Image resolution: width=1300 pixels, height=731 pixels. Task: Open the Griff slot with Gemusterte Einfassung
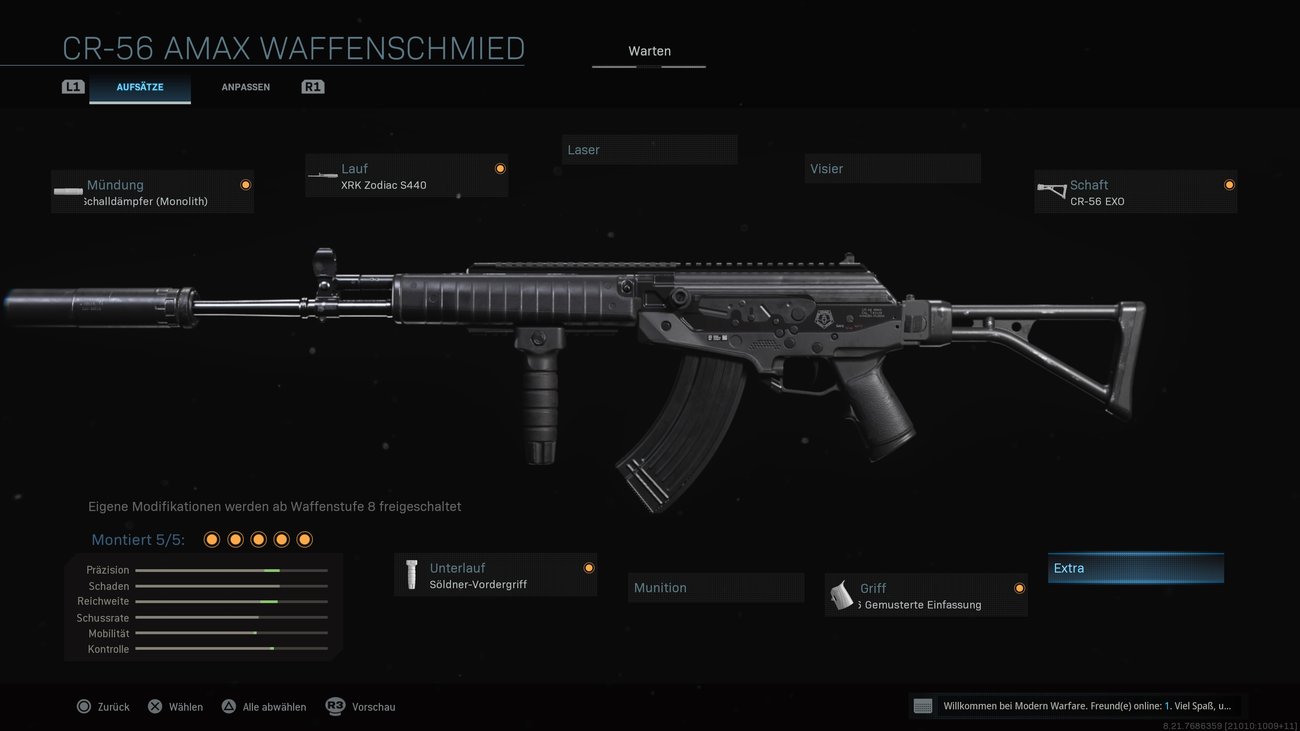925,595
